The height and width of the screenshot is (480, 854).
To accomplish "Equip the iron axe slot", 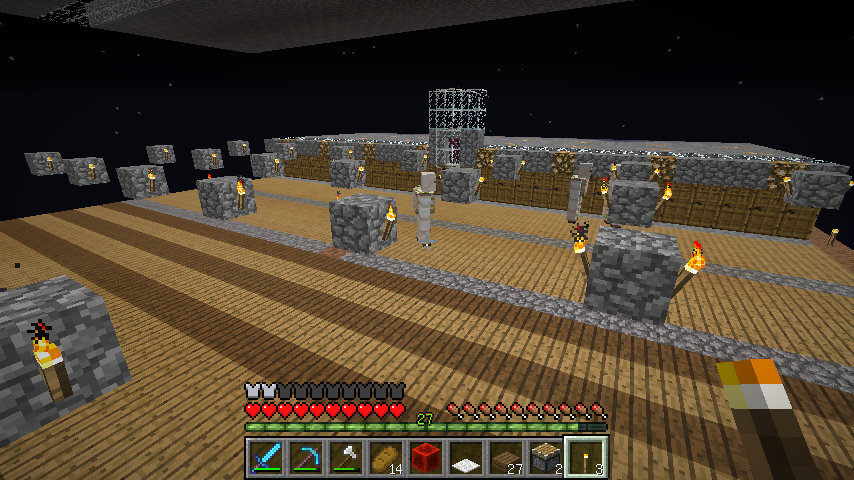I will pos(346,458).
